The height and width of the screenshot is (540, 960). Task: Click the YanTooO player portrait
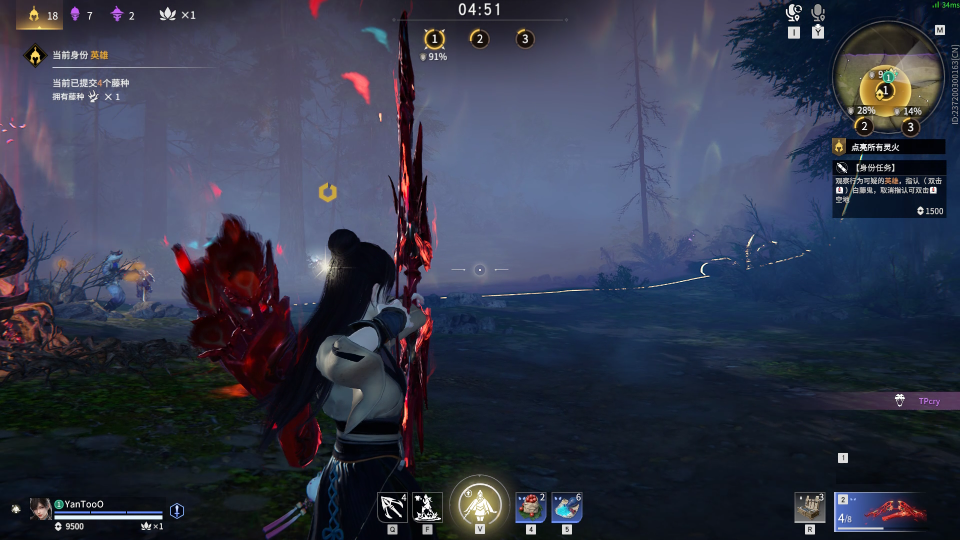click(41, 508)
